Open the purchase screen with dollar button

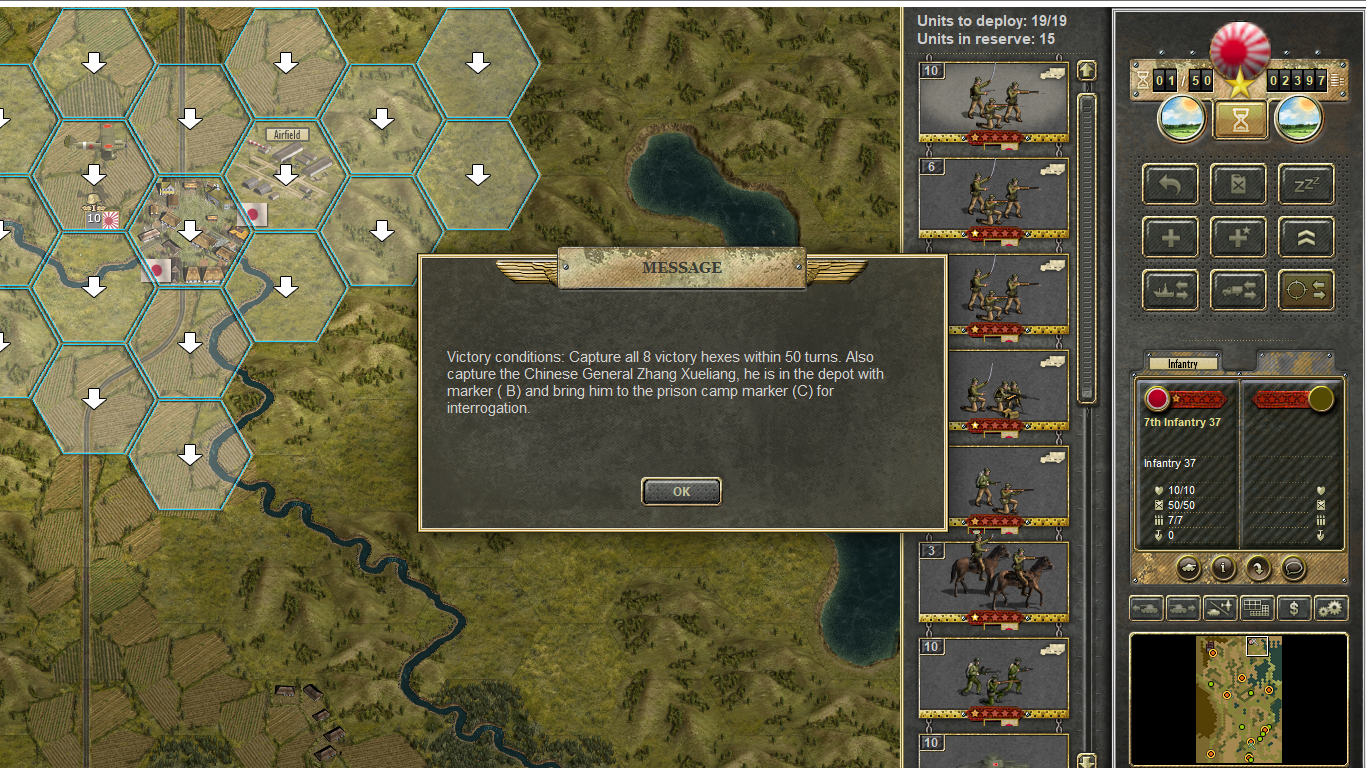1294,607
